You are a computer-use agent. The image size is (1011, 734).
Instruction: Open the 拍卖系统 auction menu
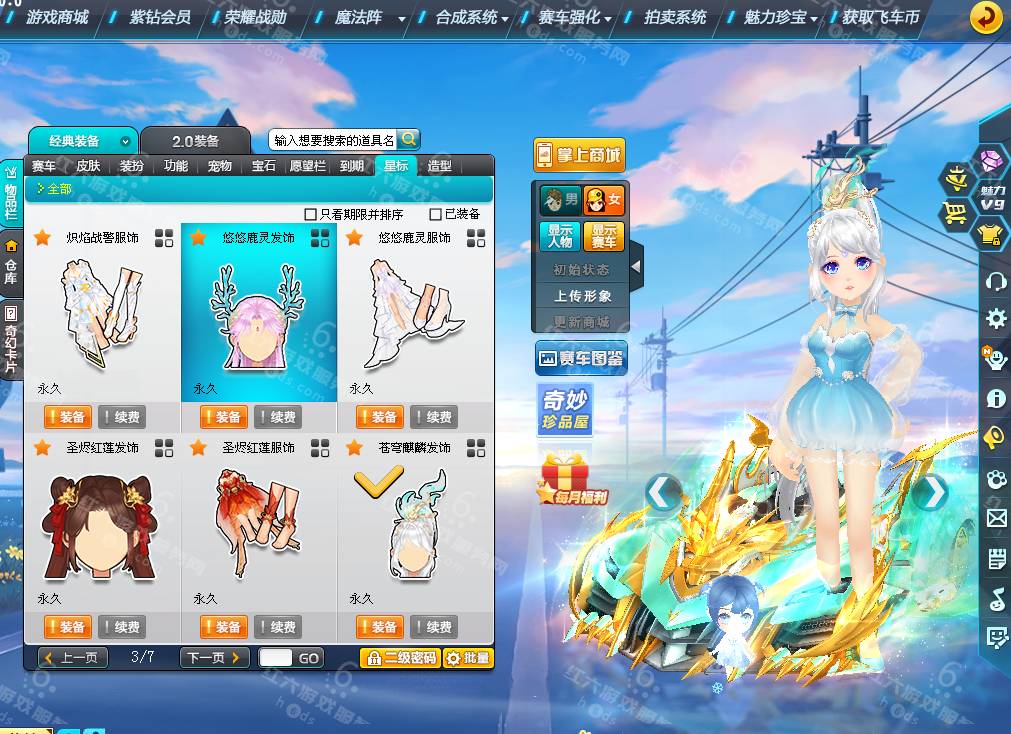pos(675,17)
